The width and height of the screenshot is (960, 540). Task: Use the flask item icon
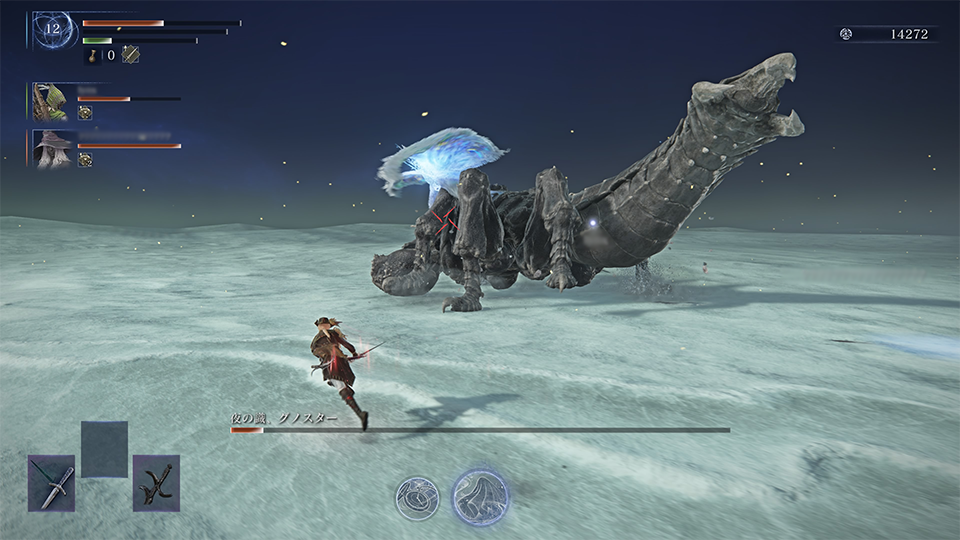[93, 55]
